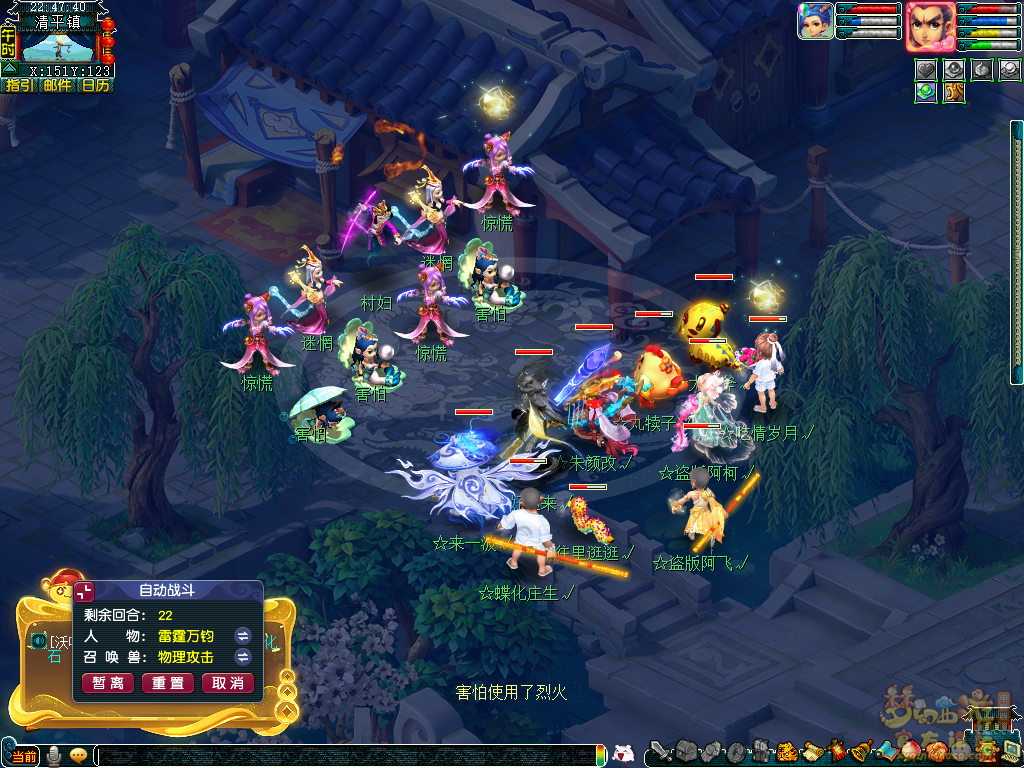
Task: Click the green orb buff icon
Action: point(926,92)
